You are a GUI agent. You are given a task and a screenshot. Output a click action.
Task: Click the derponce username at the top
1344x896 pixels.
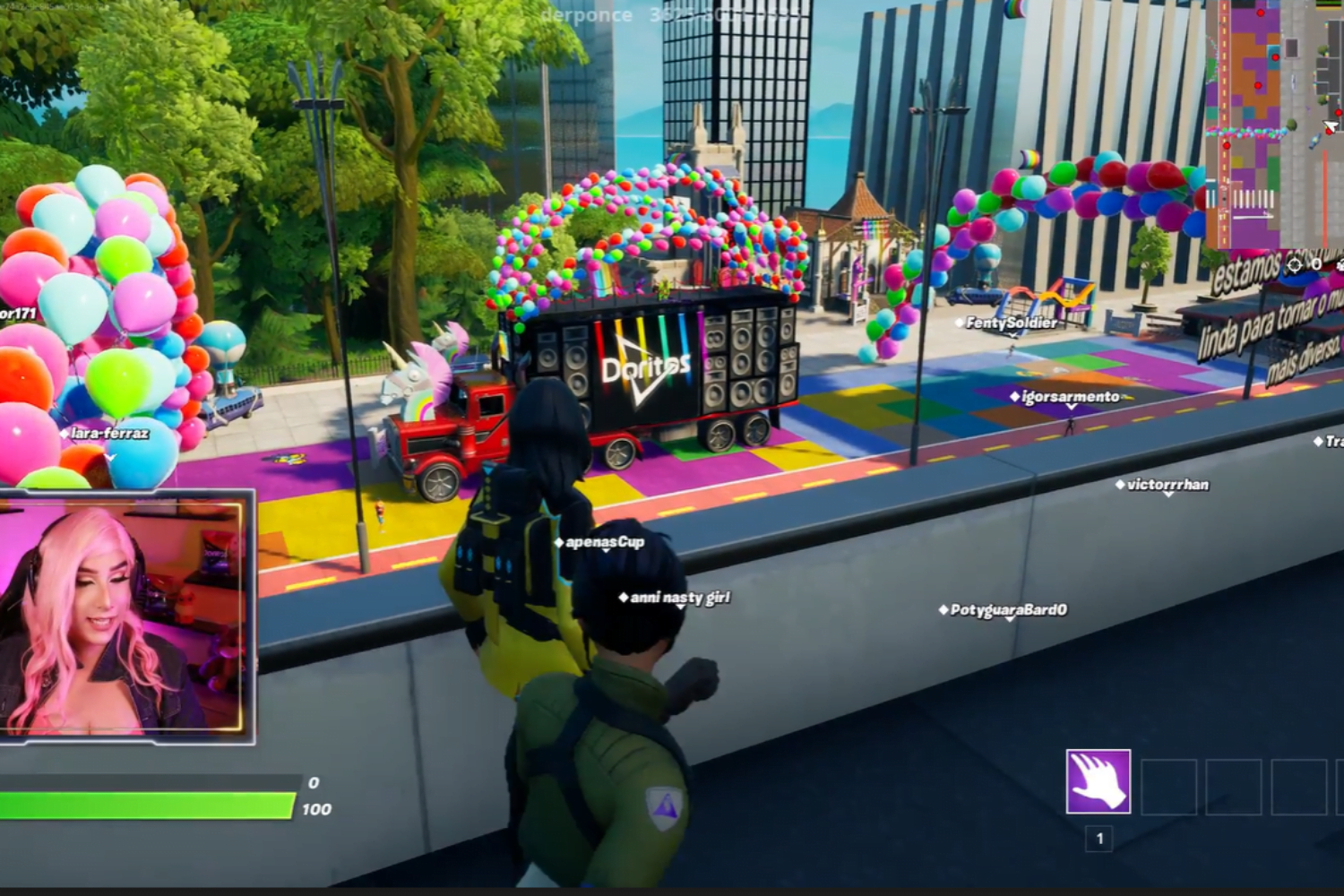coord(583,13)
